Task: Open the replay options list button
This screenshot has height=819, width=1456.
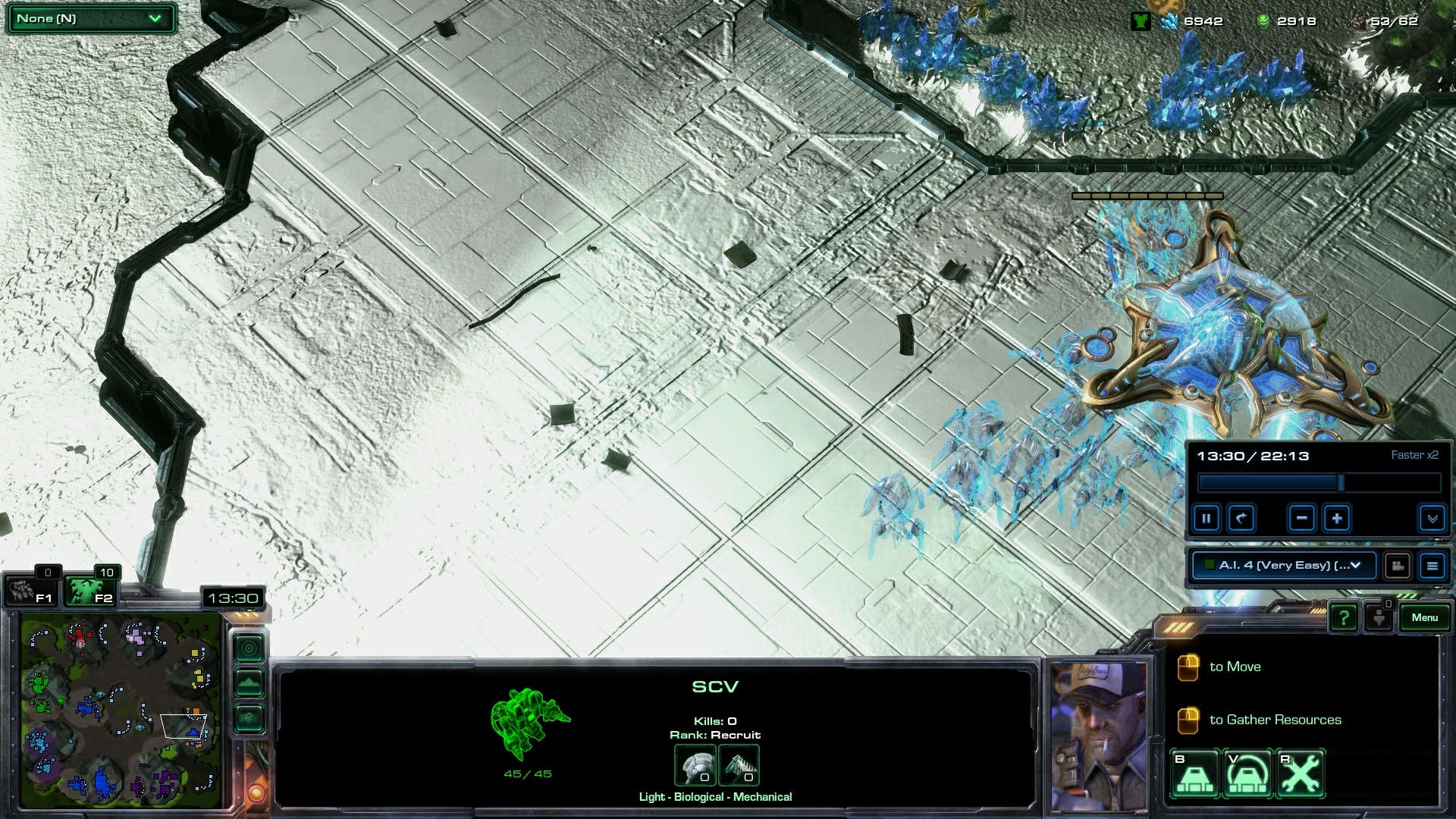Action: tap(1432, 566)
